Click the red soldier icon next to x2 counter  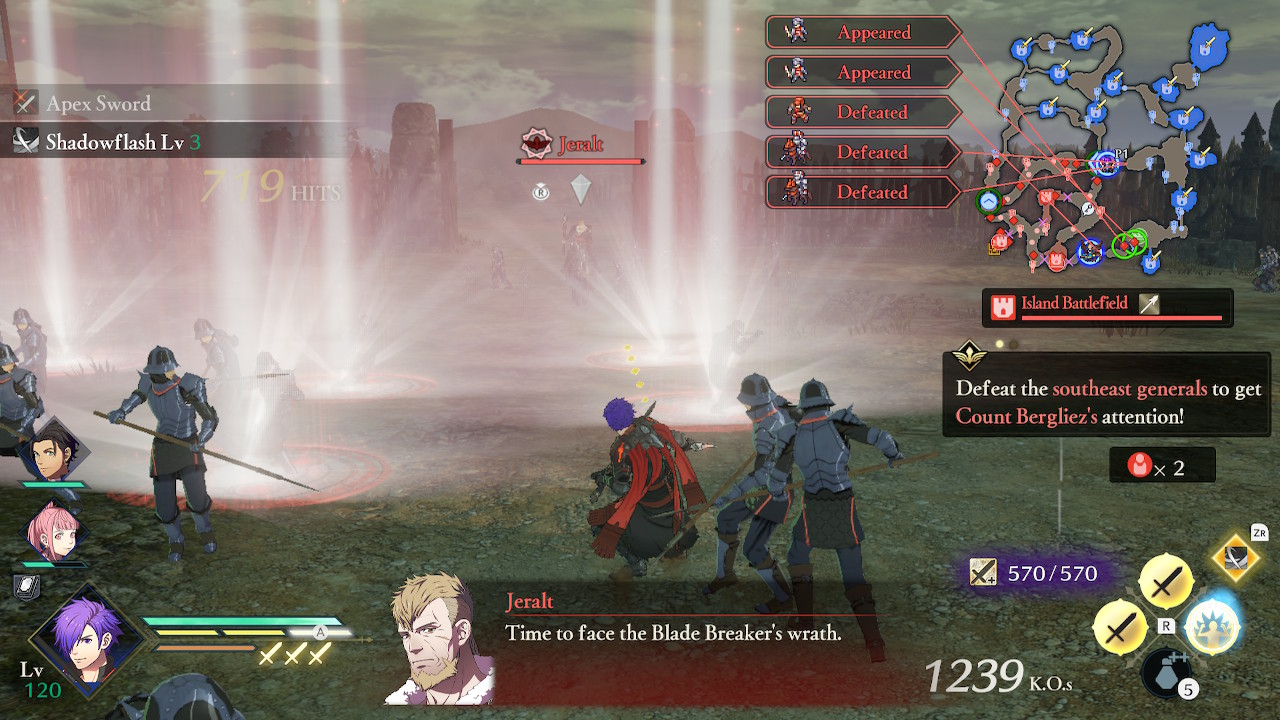click(1140, 464)
